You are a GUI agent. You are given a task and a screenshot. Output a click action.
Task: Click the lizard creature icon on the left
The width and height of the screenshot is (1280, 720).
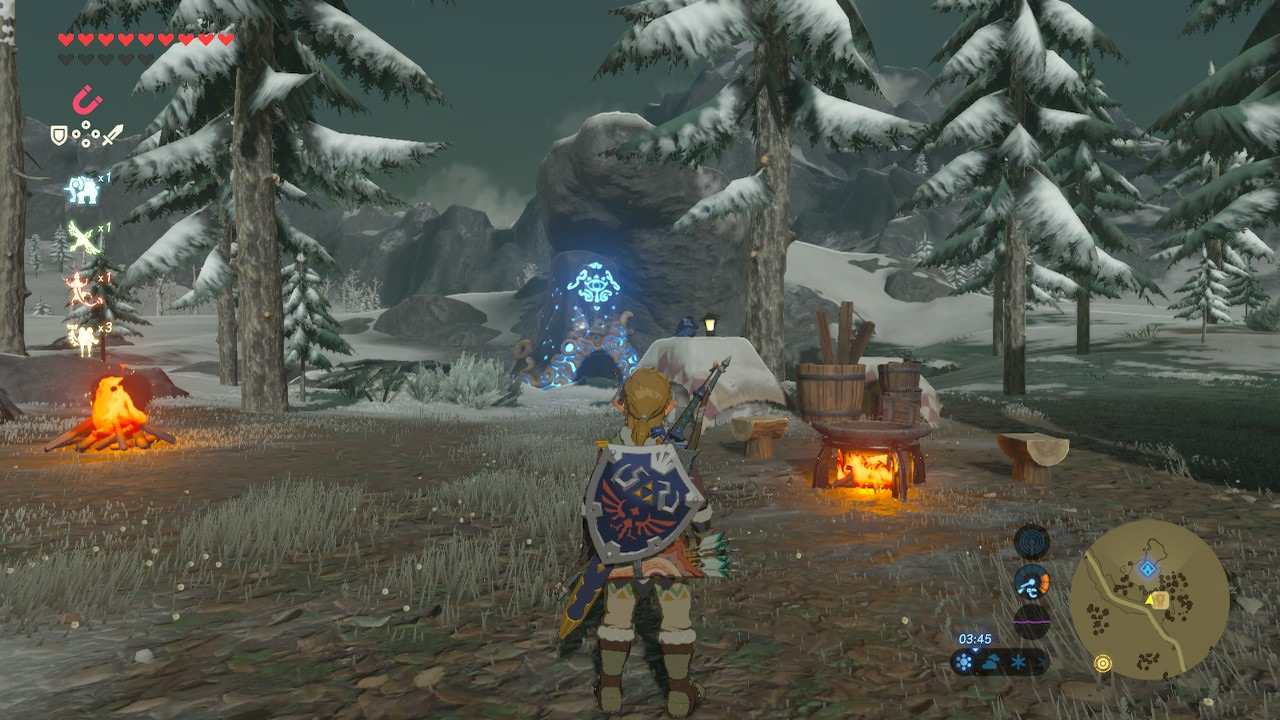click(x=78, y=290)
